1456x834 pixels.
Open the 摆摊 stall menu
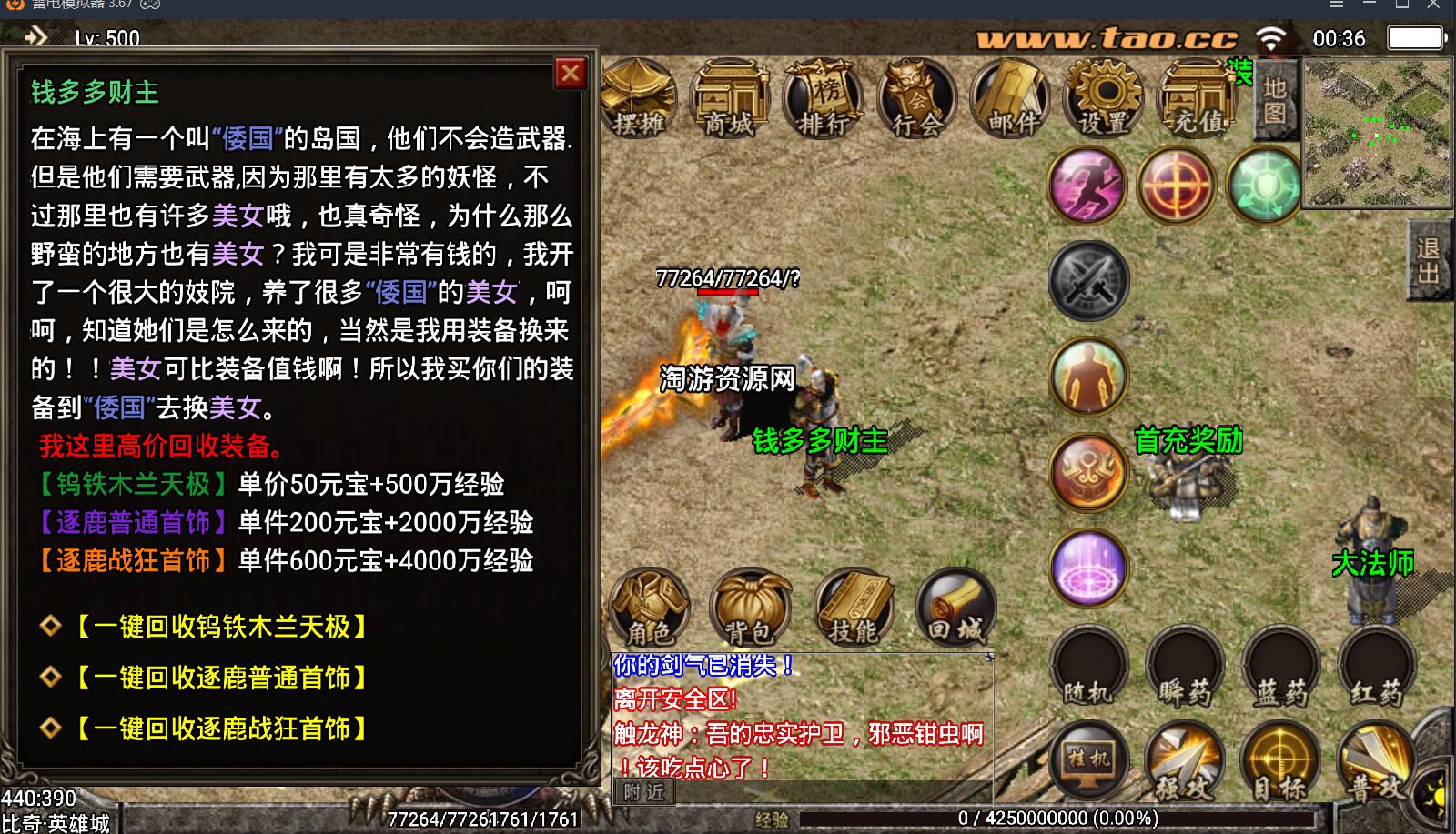[640, 99]
